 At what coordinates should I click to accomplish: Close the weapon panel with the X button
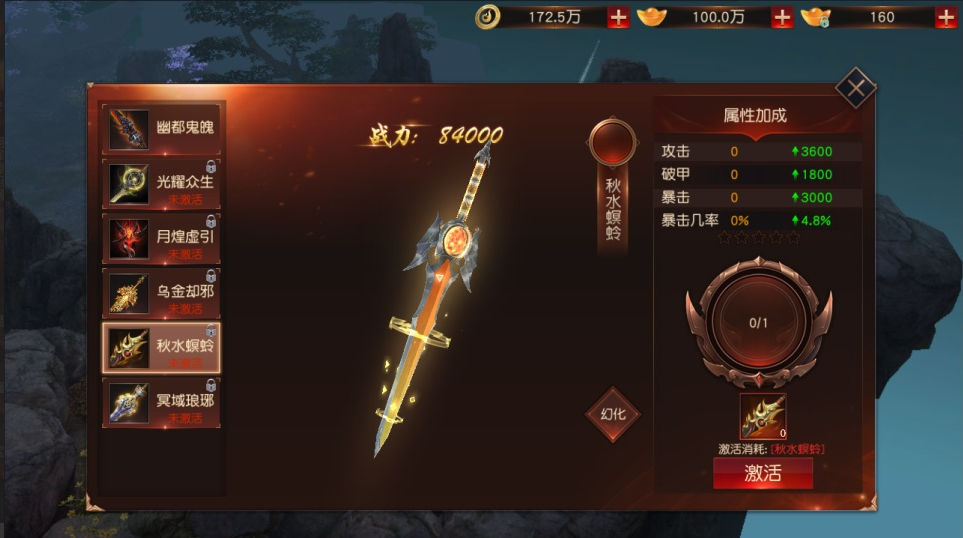tap(856, 89)
